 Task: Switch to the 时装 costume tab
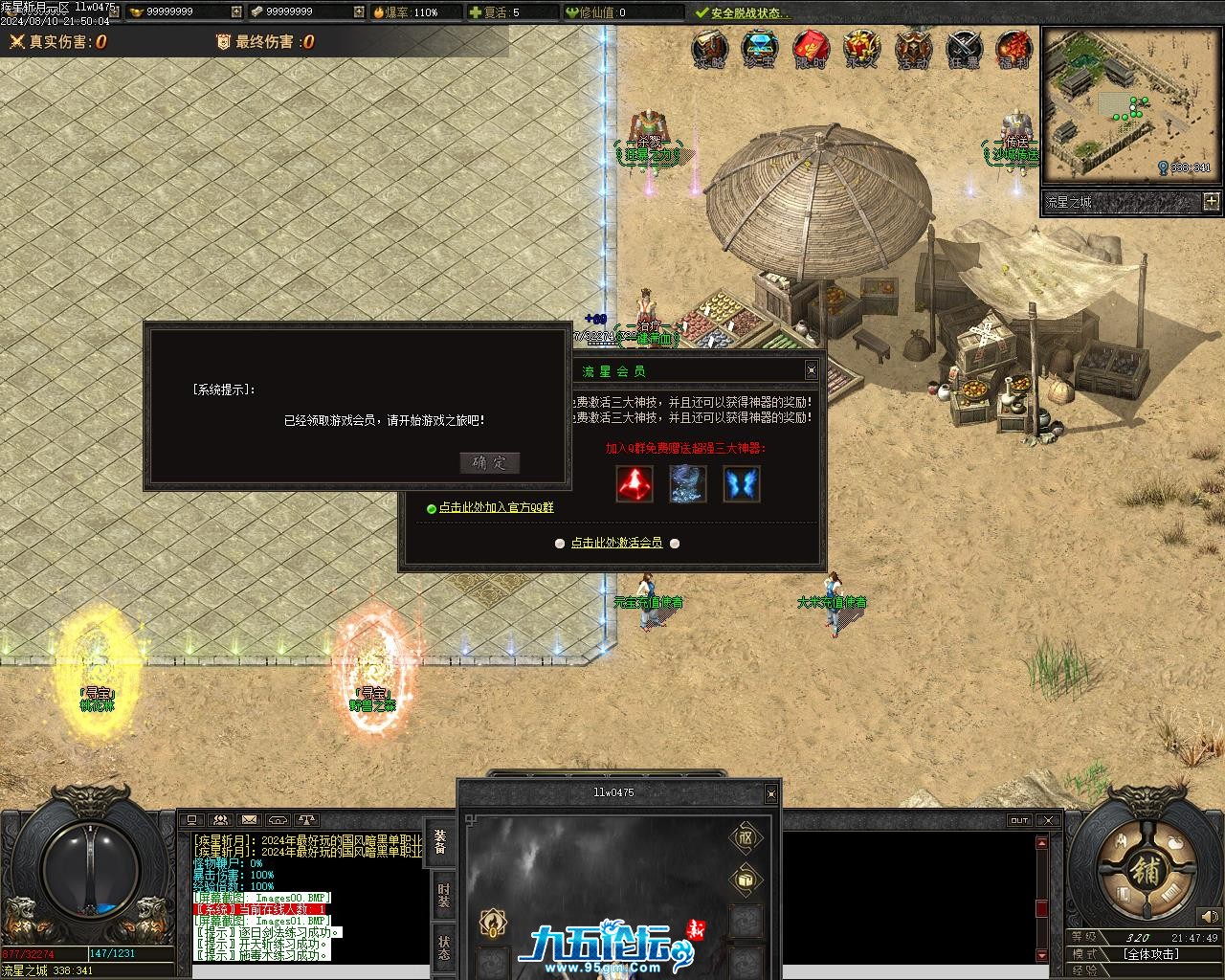443,896
